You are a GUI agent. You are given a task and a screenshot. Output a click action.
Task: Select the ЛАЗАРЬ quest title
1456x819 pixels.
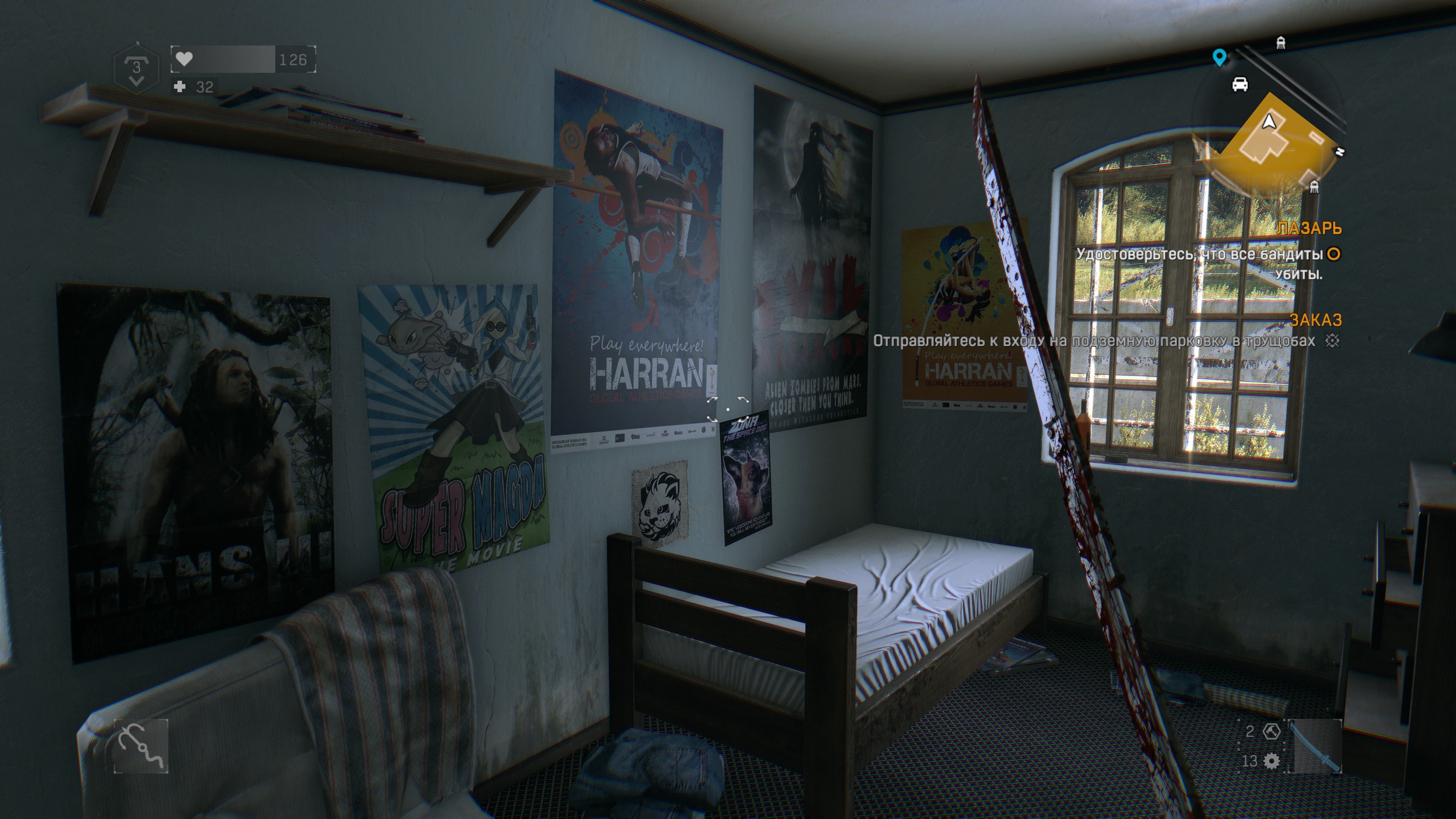tap(1309, 228)
